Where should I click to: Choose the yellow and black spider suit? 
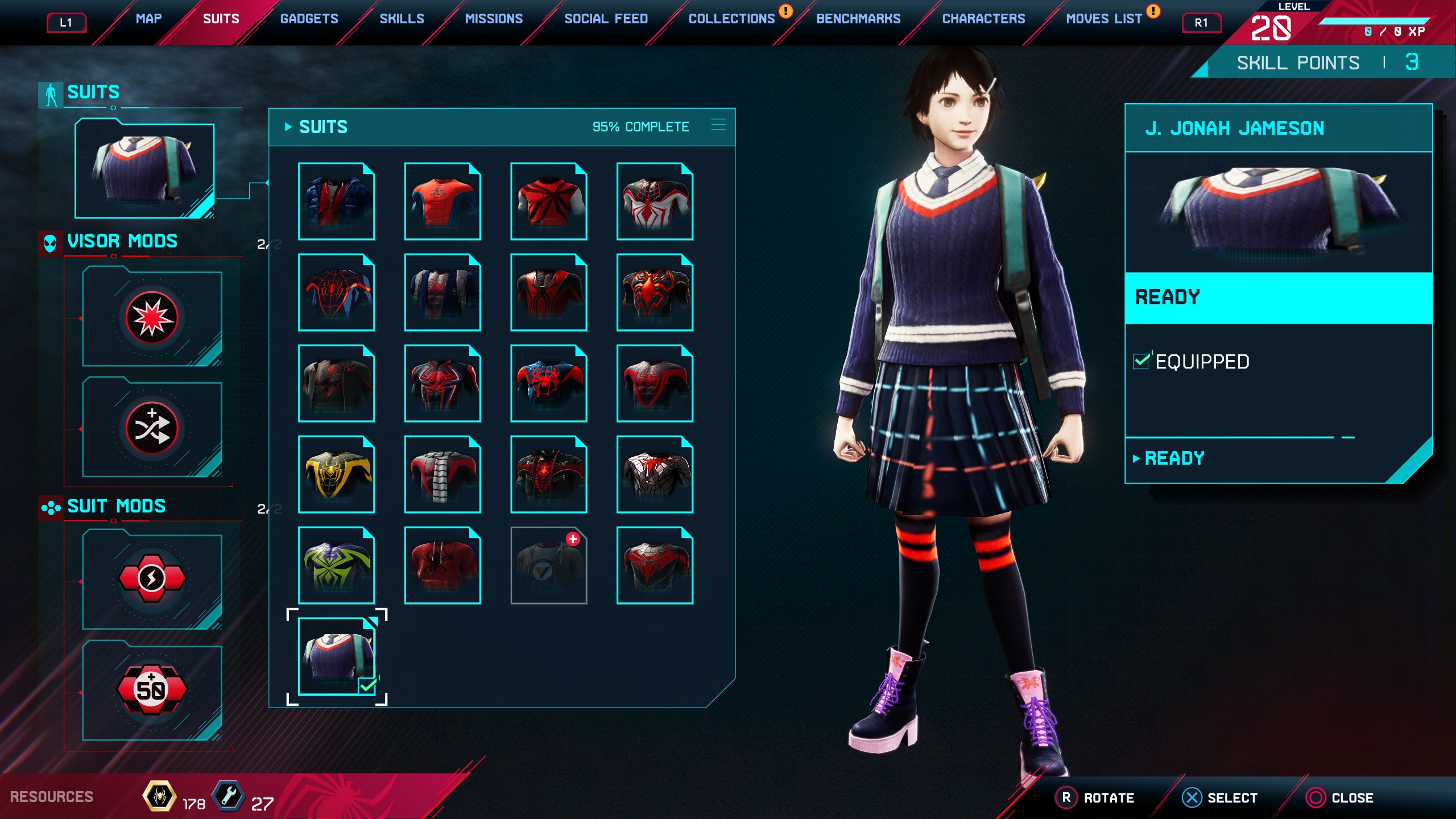(336, 474)
